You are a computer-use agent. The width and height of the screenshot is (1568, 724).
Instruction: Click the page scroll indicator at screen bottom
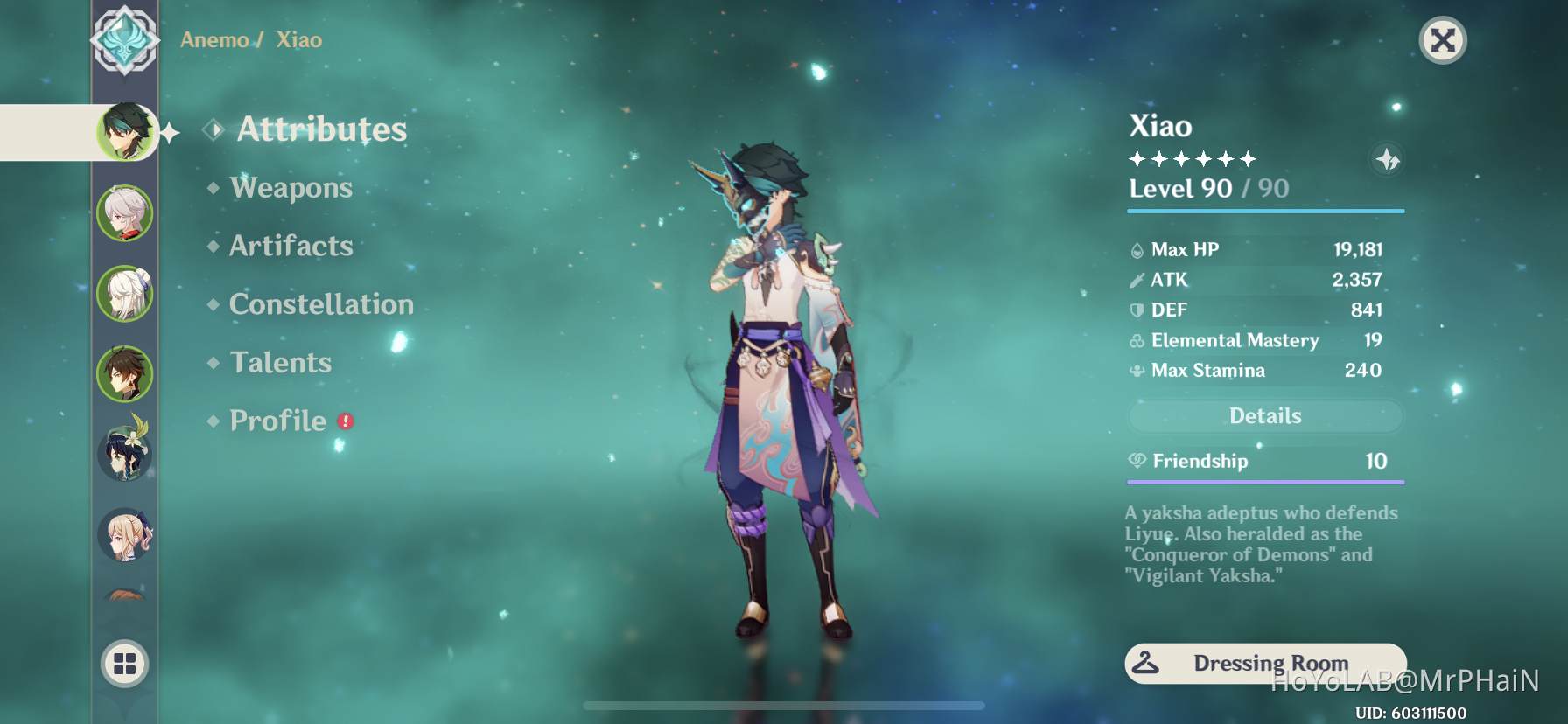pyautogui.click(x=783, y=706)
